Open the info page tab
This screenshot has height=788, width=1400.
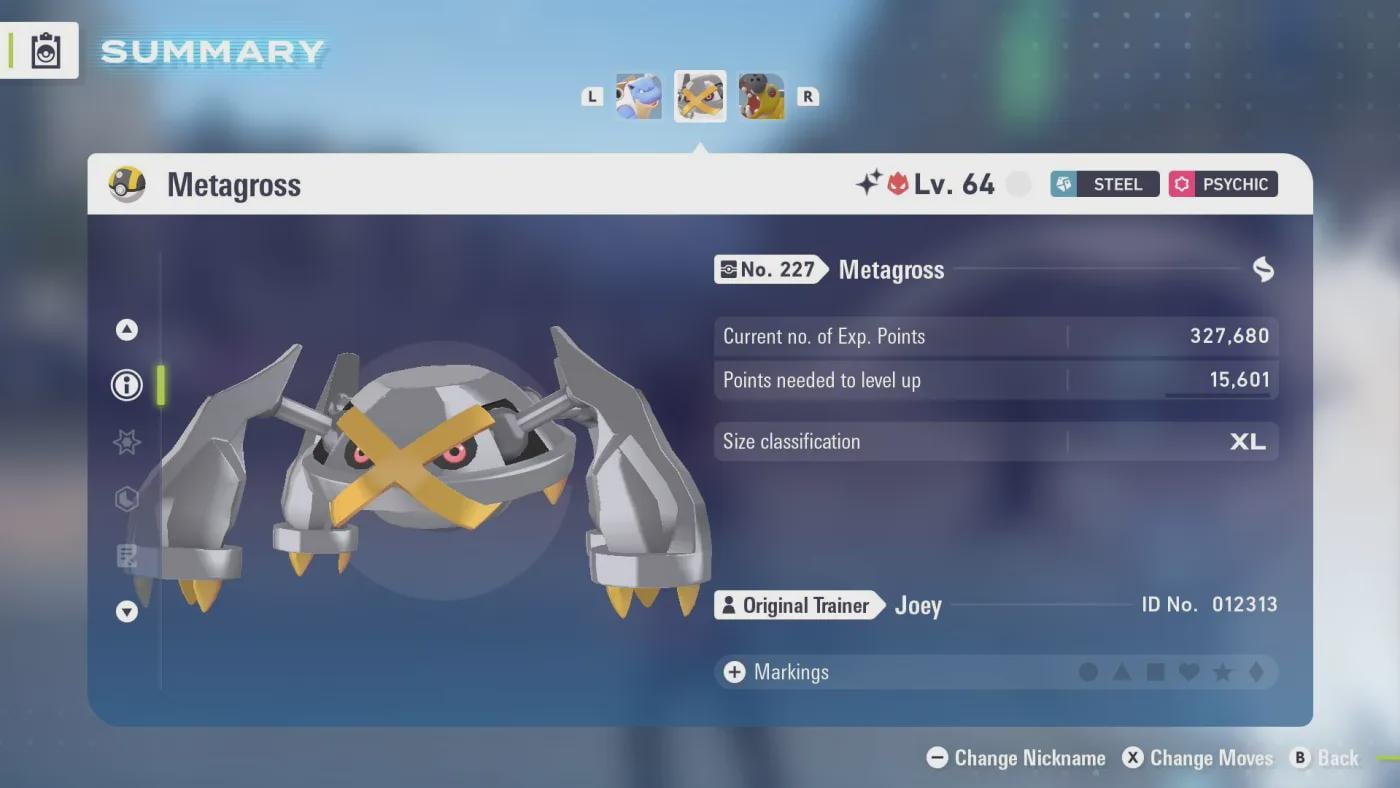tap(127, 385)
